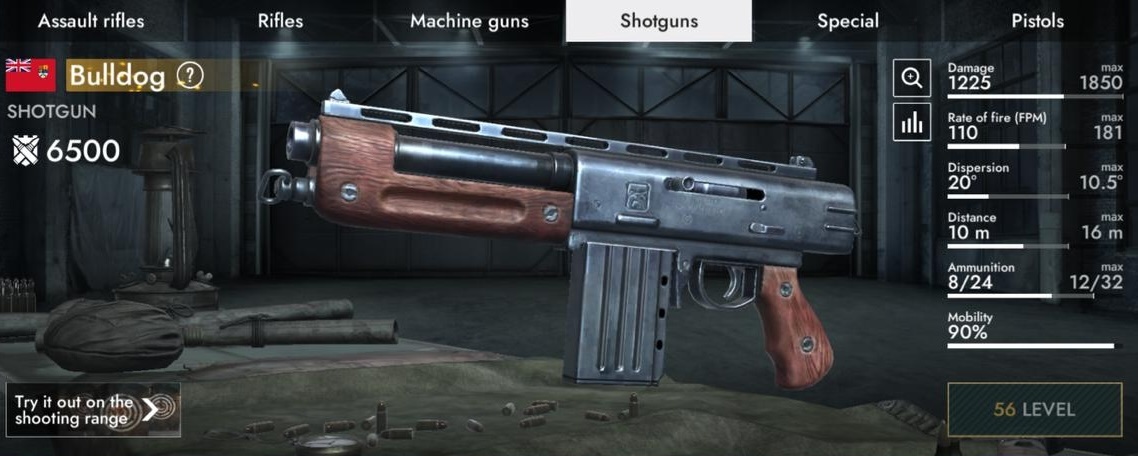Show the Special weapons tab
1138x456 pixels.
click(x=848, y=21)
